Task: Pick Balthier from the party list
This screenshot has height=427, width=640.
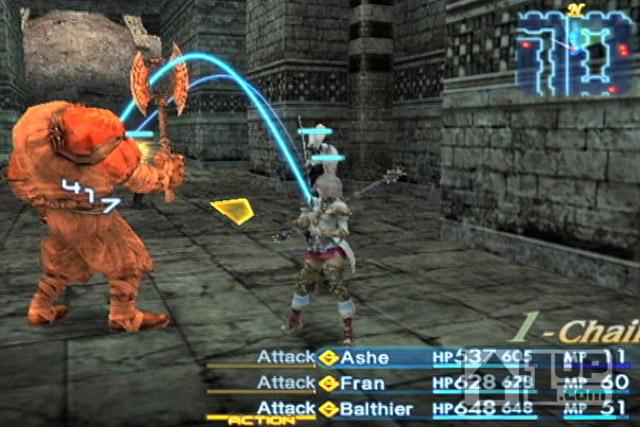Action: (375, 407)
